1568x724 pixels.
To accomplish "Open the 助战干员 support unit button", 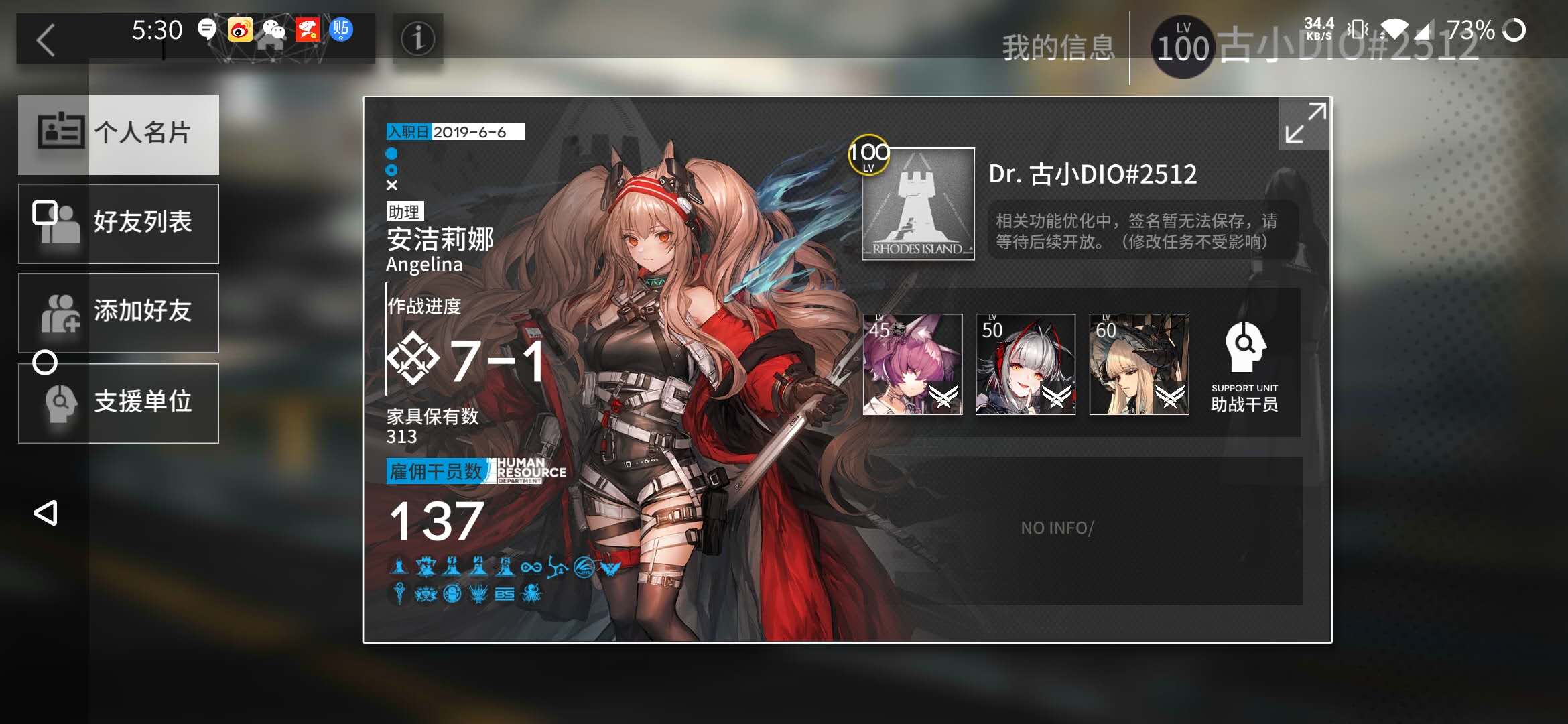I will pos(1244,365).
